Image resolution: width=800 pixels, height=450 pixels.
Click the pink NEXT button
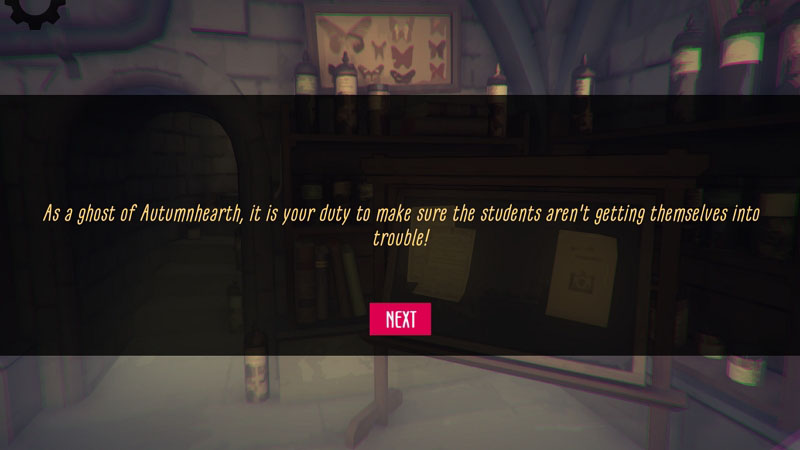tap(400, 319)
